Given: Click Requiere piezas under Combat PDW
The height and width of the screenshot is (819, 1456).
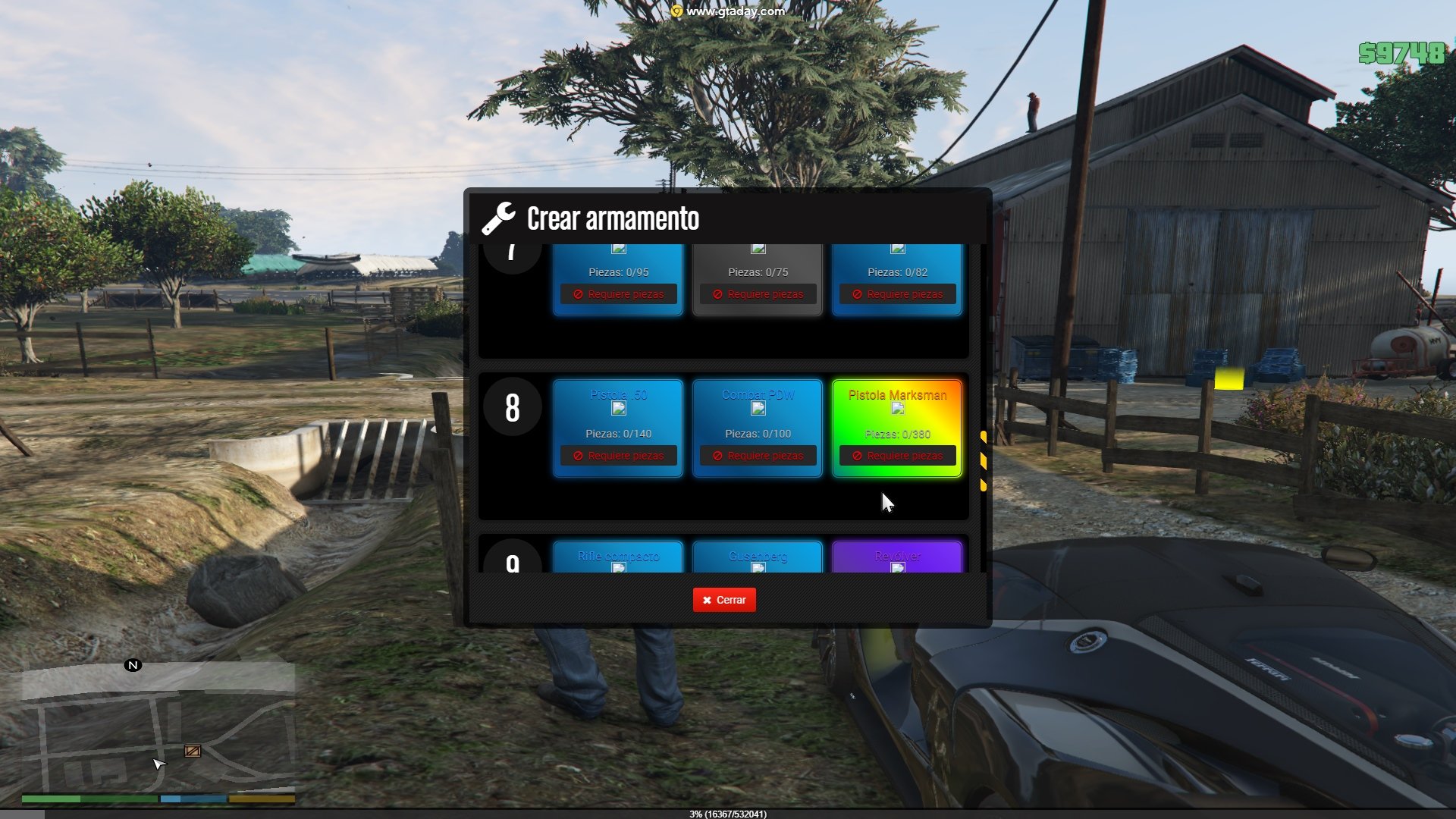Looking at the screenshot, I should point(758,456).
